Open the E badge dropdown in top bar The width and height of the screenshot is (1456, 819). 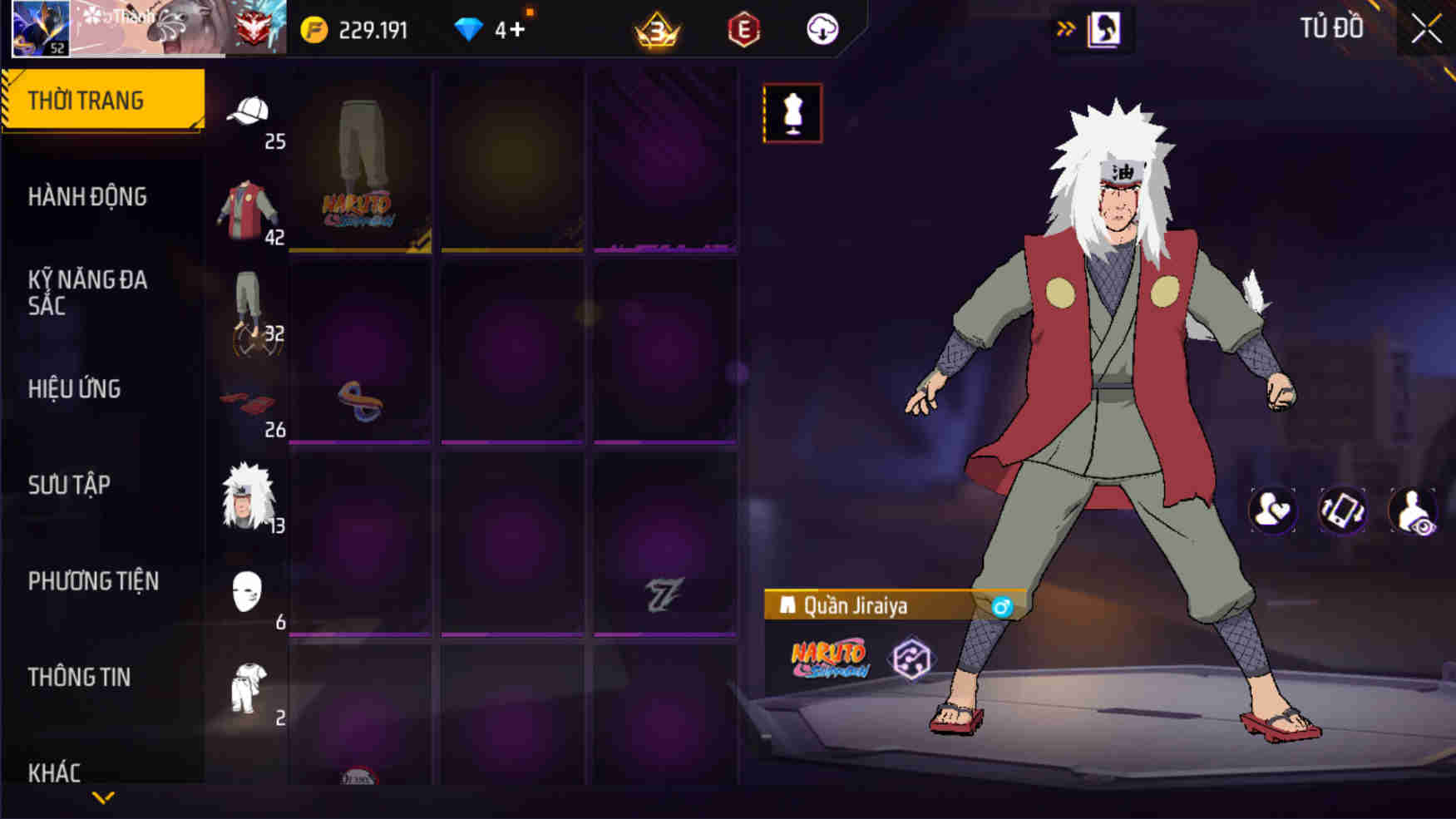tap(744, 29)
